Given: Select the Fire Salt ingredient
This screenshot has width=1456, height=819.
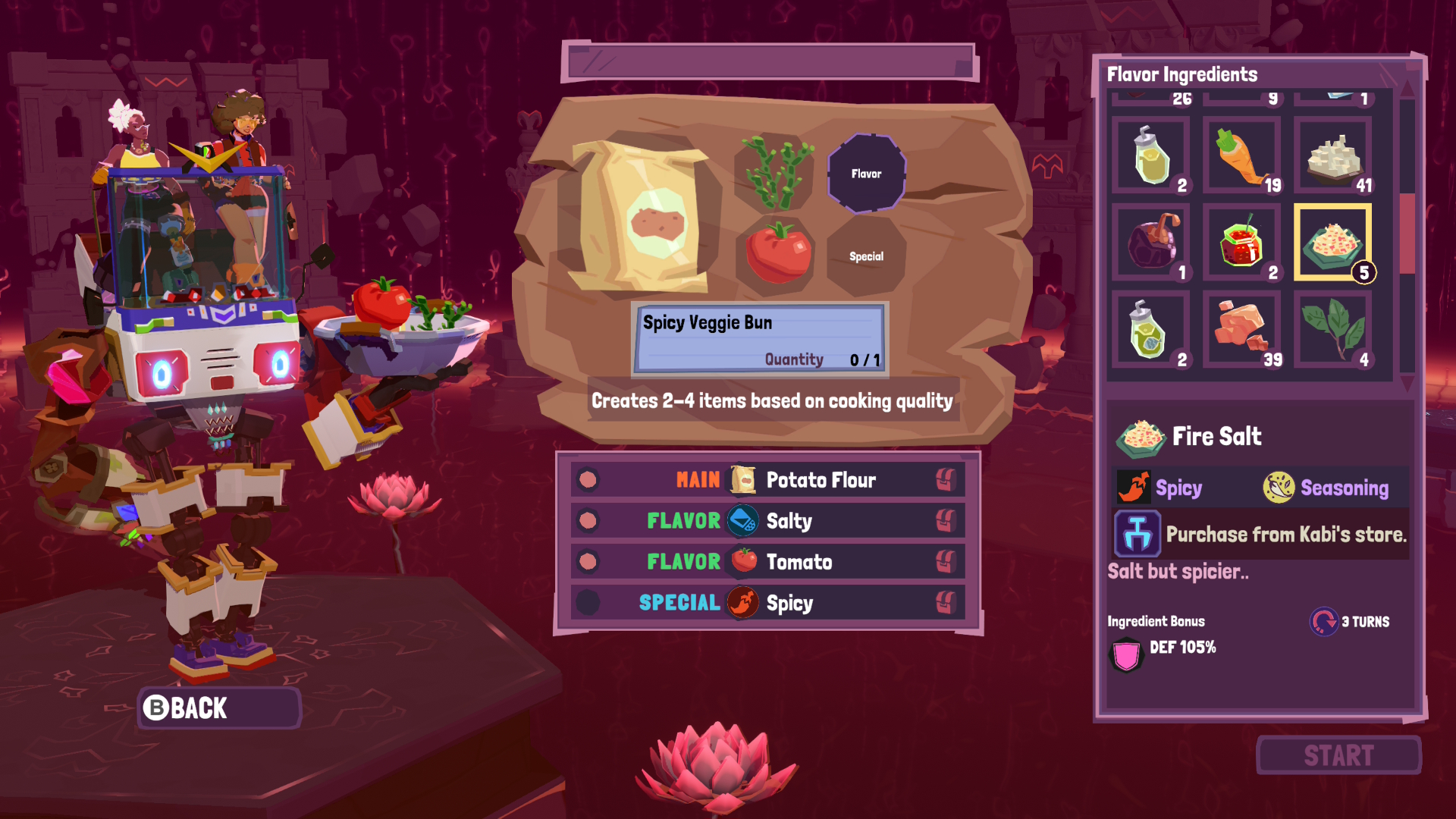Looking at the screenshot, I should [1333, 243].
